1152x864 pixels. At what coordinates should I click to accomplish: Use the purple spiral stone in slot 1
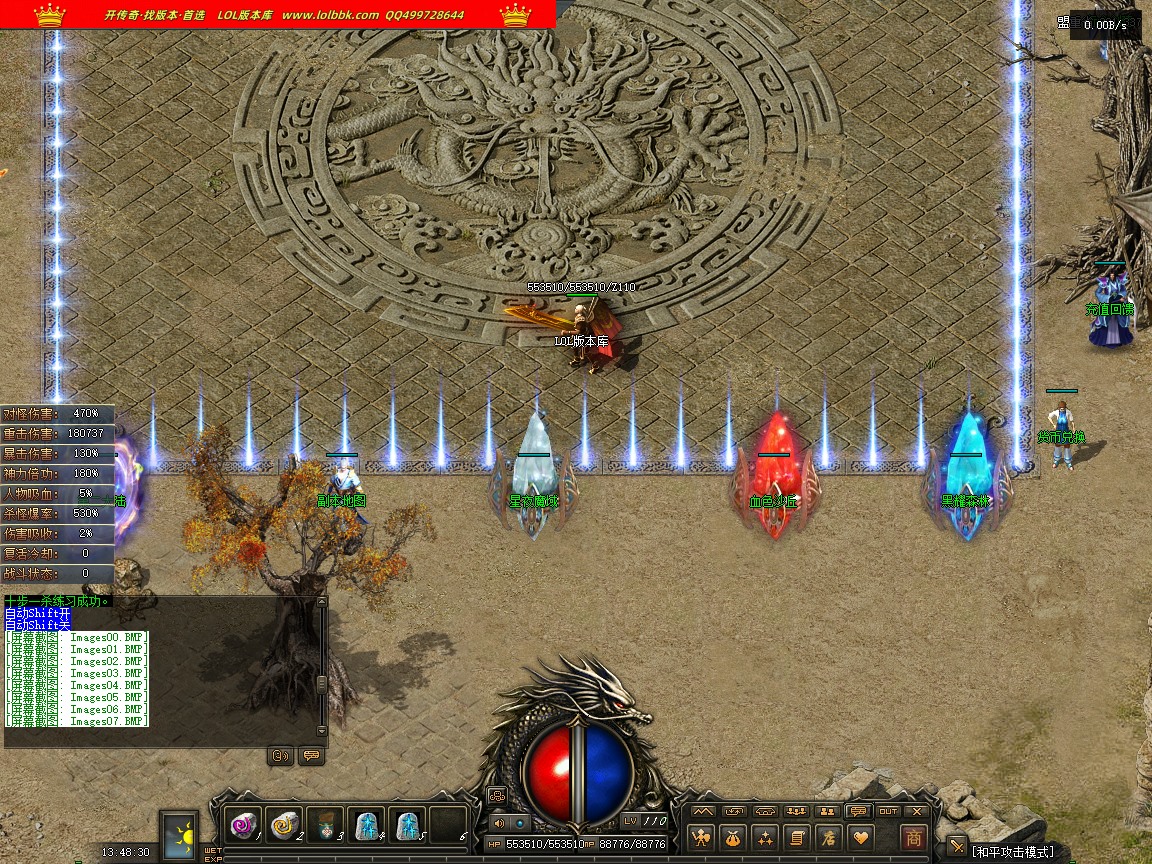pyautogui.click(x=243, y=825)
